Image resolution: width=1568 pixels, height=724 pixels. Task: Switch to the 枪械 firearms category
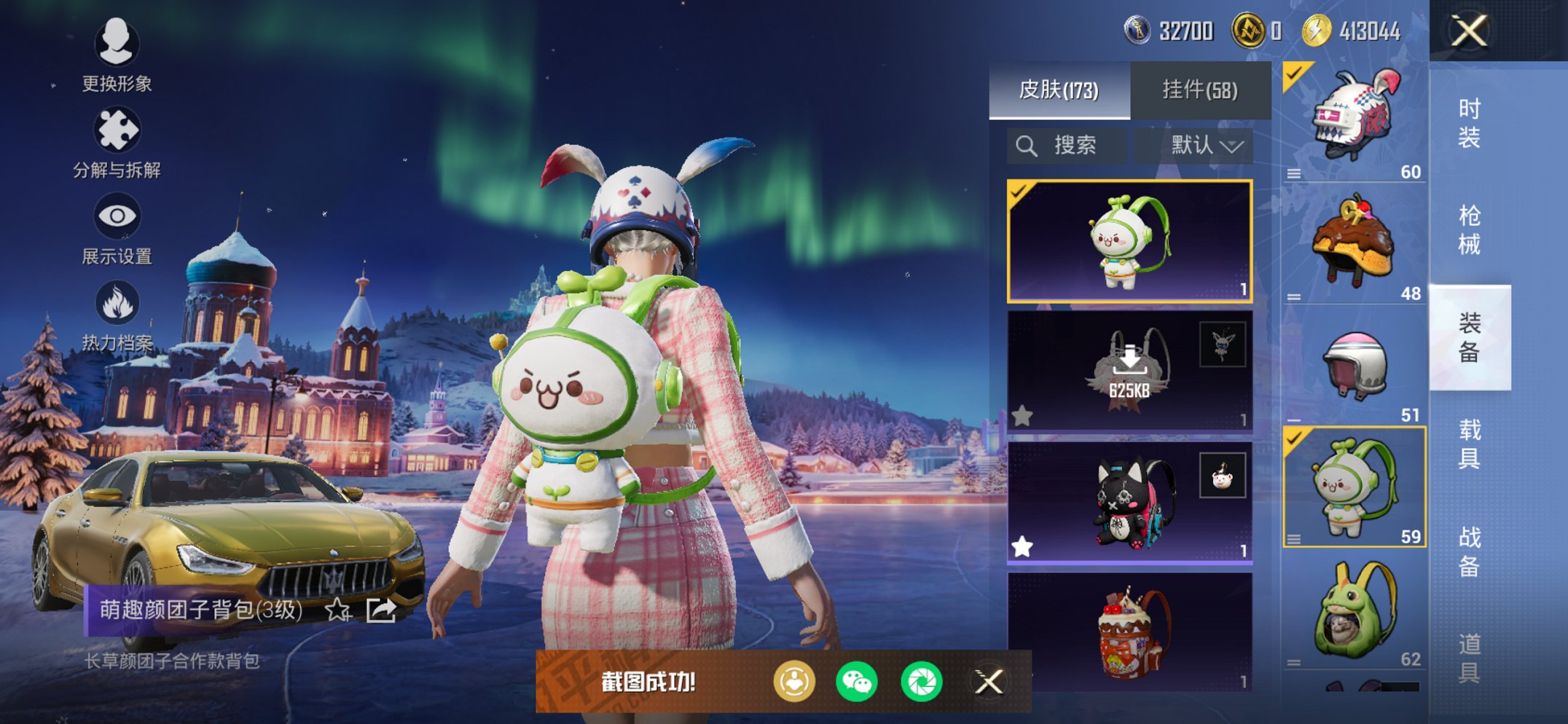[x=1469, y=229]
